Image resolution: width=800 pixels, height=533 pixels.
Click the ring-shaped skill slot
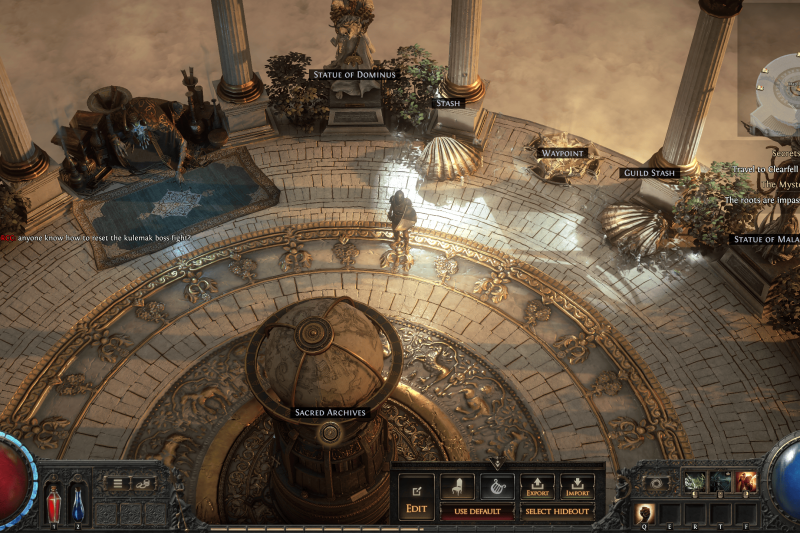656,482
